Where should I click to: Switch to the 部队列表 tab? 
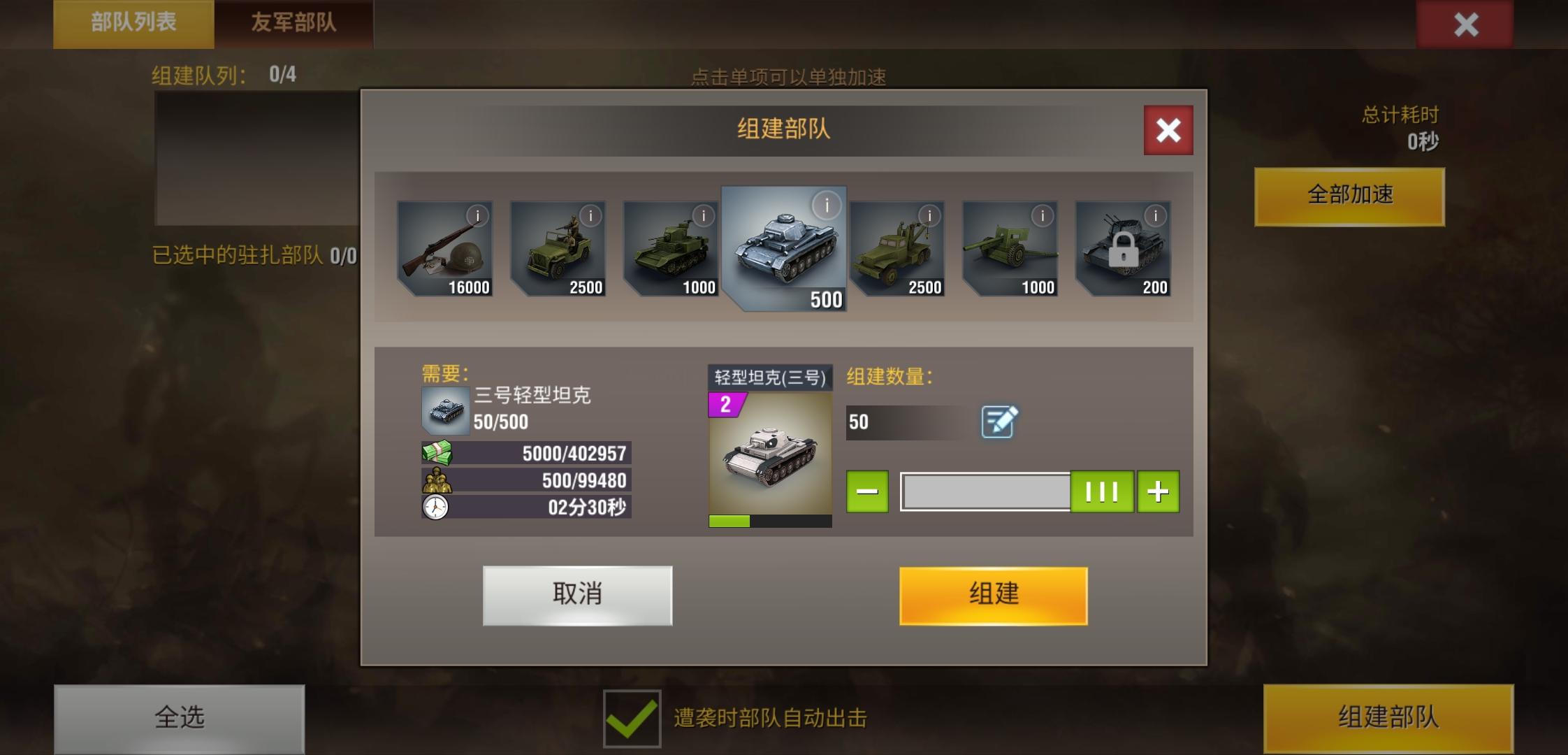(133, 21)
